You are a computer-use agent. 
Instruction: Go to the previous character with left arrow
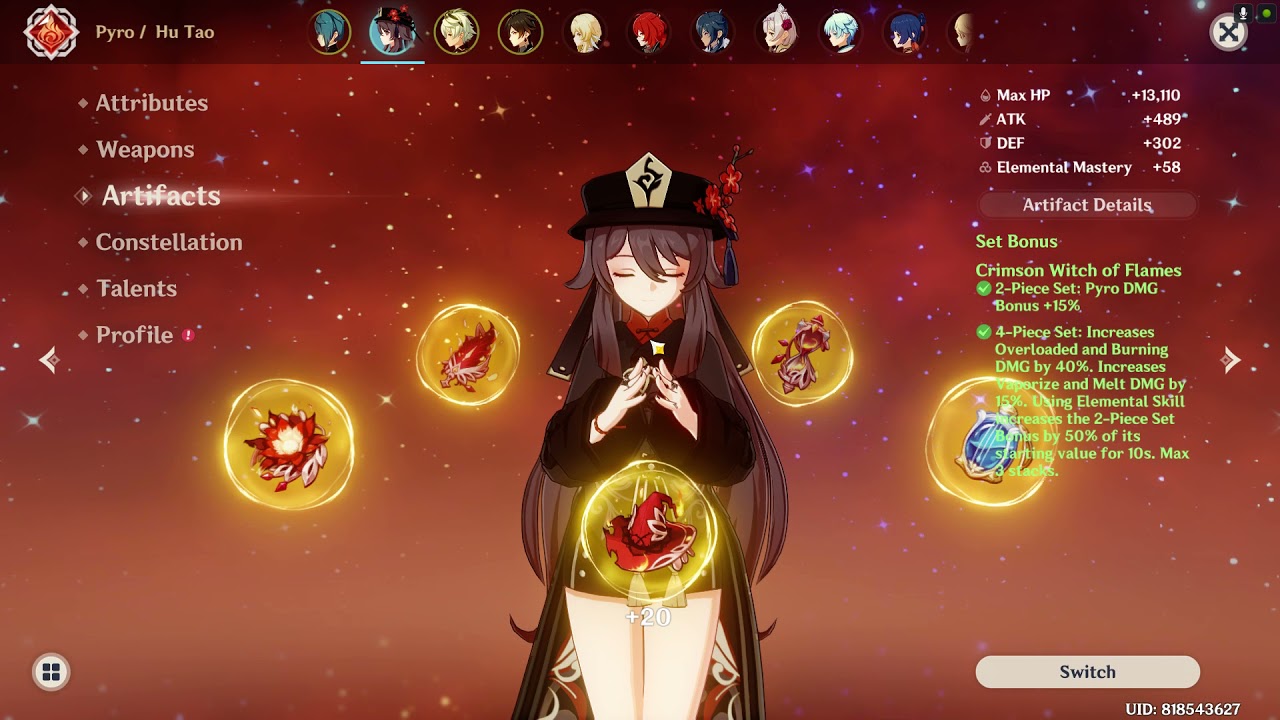49,360
